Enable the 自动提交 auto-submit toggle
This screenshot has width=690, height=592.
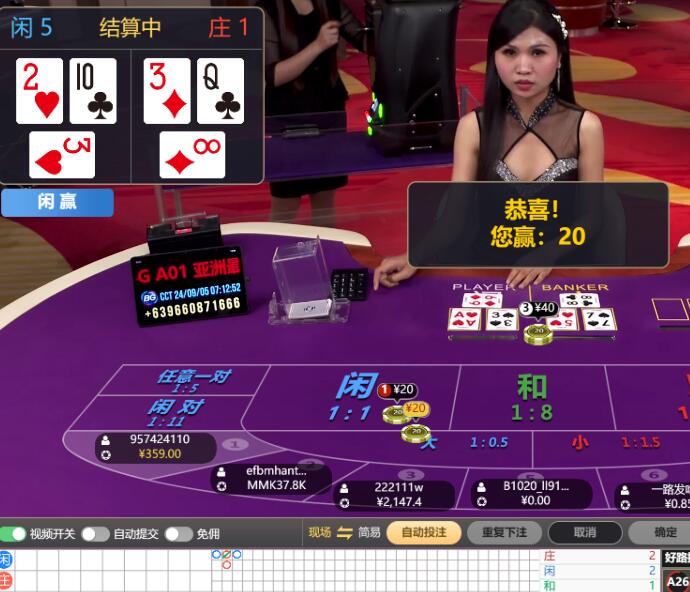(95, 534)
